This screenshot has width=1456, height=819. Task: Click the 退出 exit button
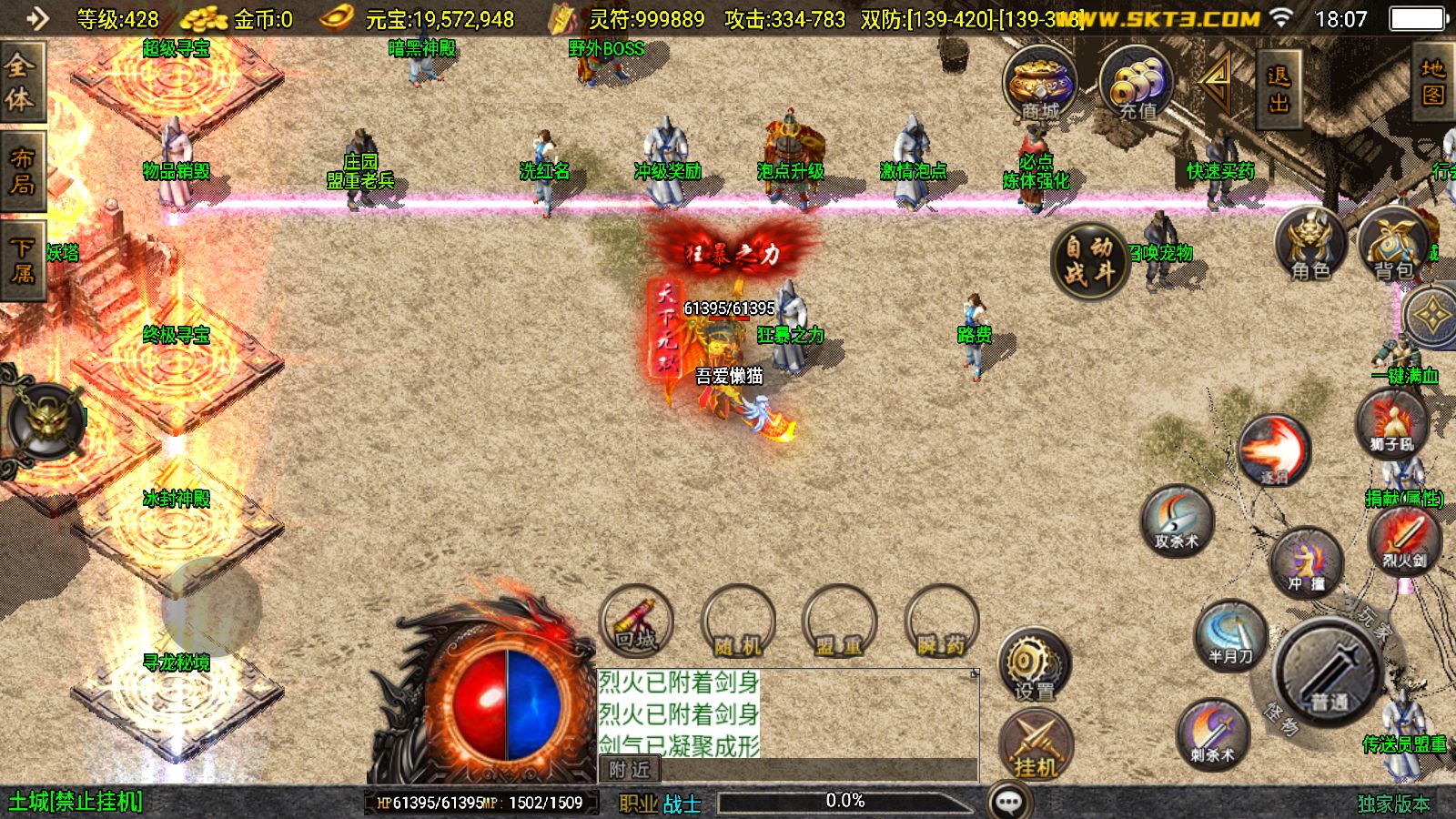tap(1278, 88)
